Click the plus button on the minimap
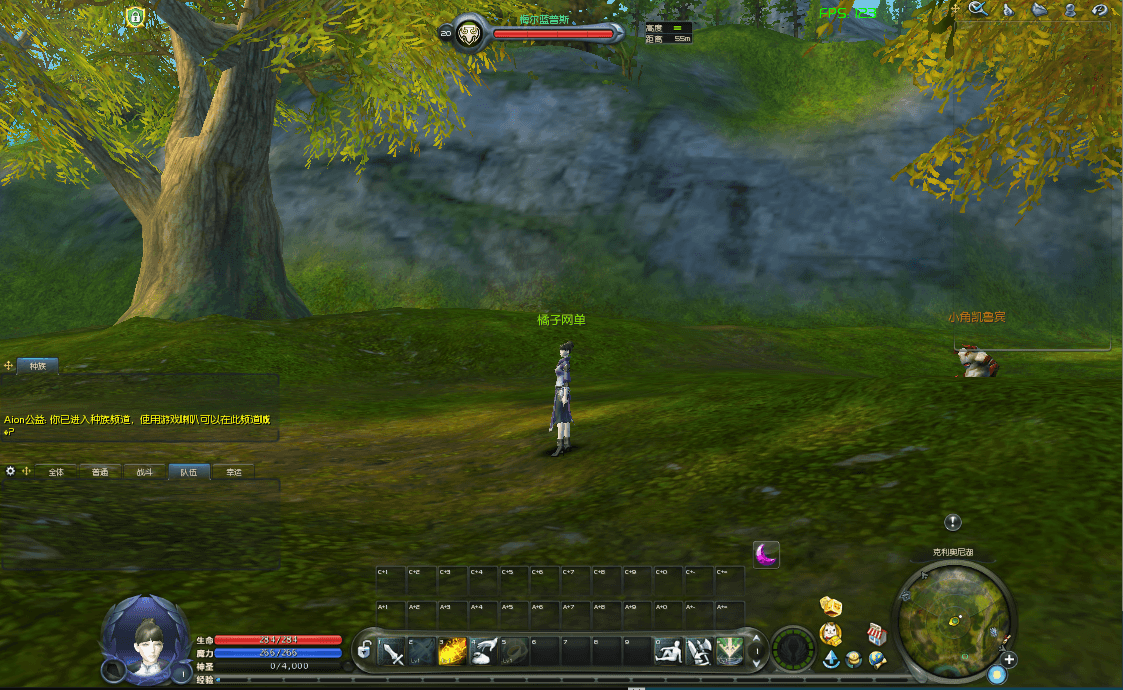Screen dimensions: 1123x690 point(1010,660)
